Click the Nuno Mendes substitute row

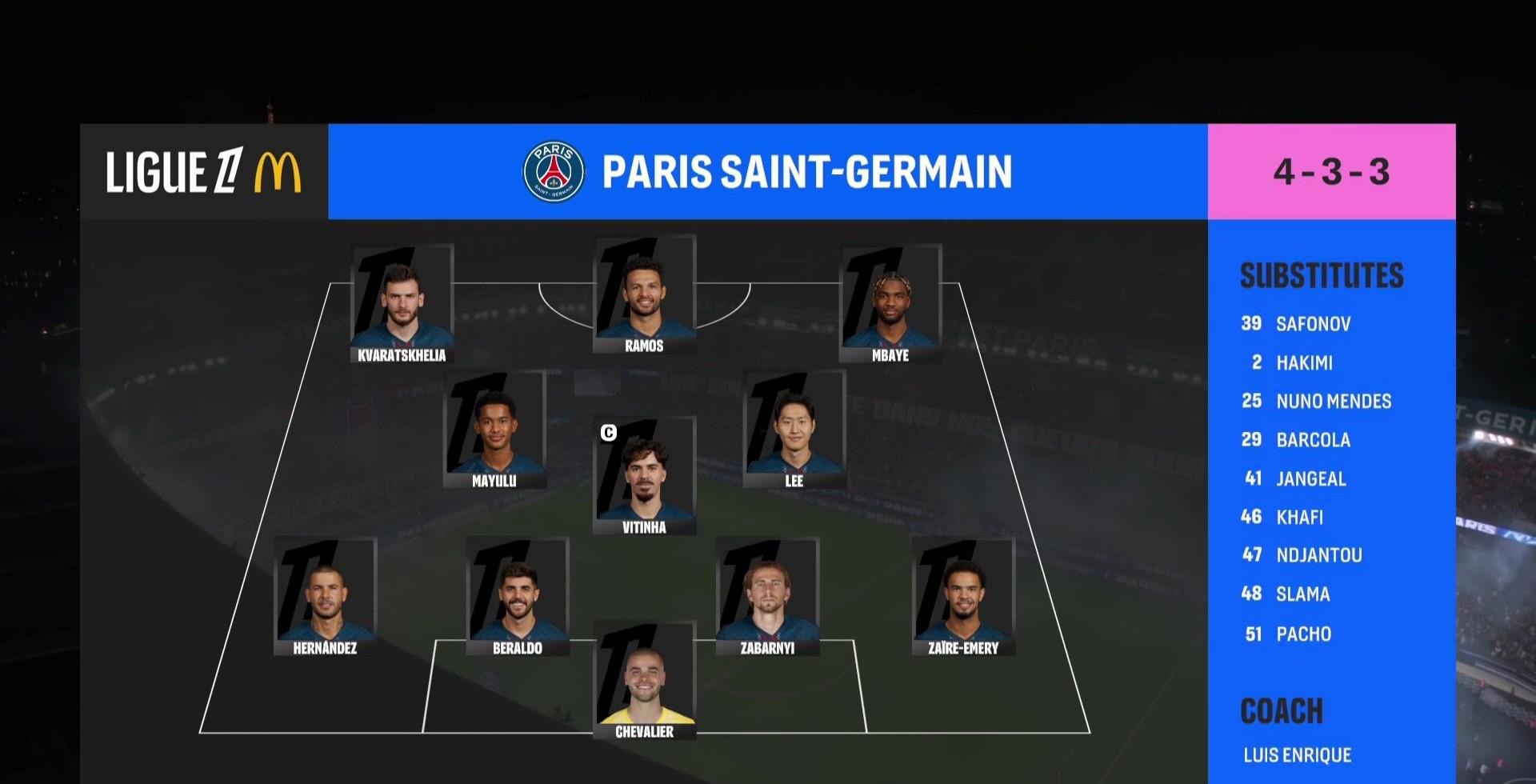tap(1333, 402)
